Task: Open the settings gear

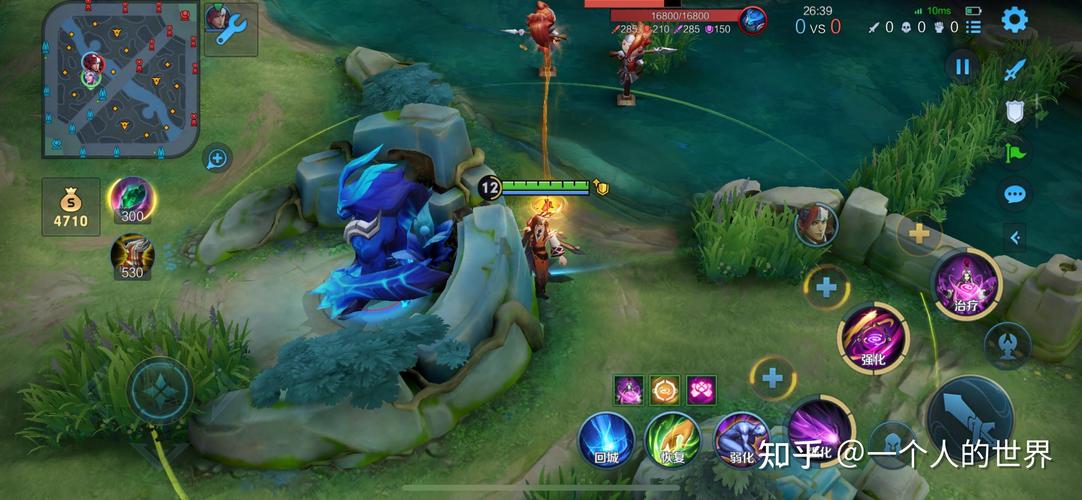Action: click(1015, 20)
